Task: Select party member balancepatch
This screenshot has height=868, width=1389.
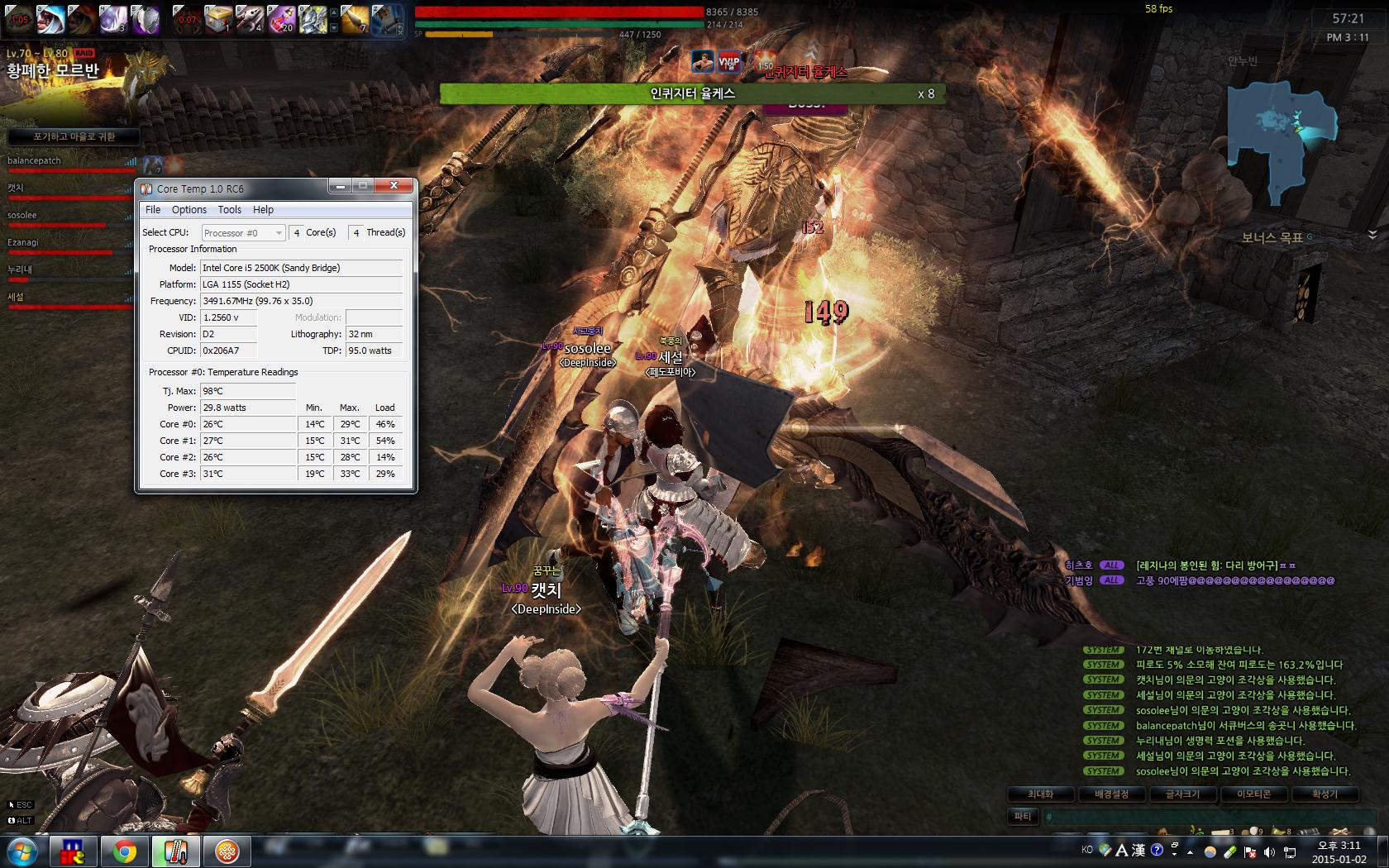Action: (x=35, y=160)
